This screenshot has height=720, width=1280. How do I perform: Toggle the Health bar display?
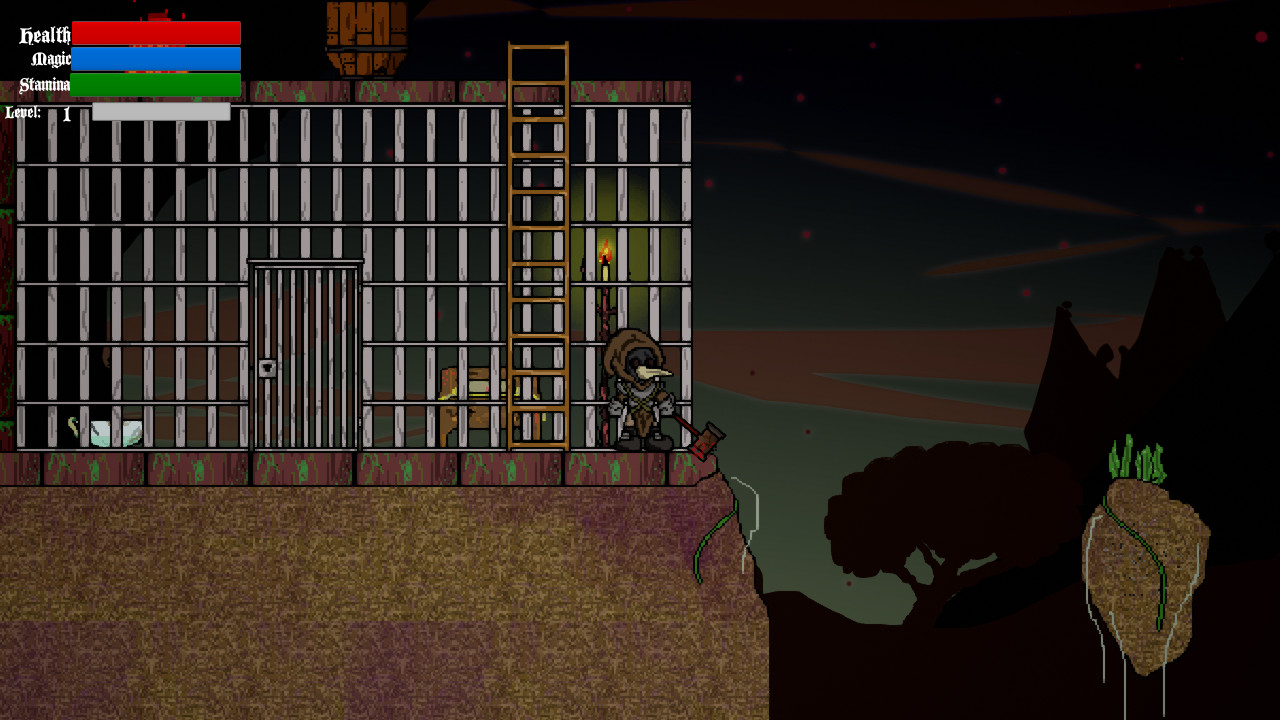pyautogui.click(x=156, y=32)
